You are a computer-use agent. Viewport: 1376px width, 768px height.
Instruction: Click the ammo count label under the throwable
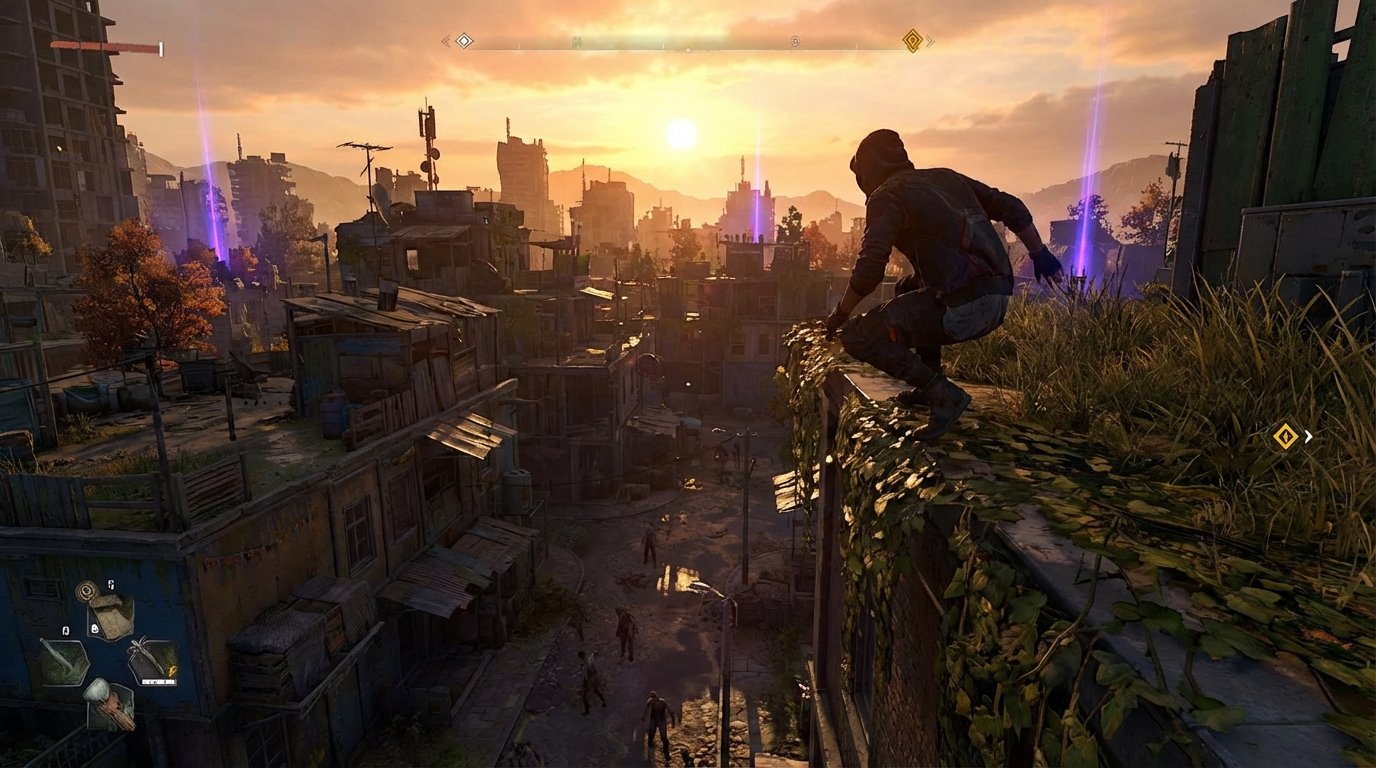click(158, 681)
